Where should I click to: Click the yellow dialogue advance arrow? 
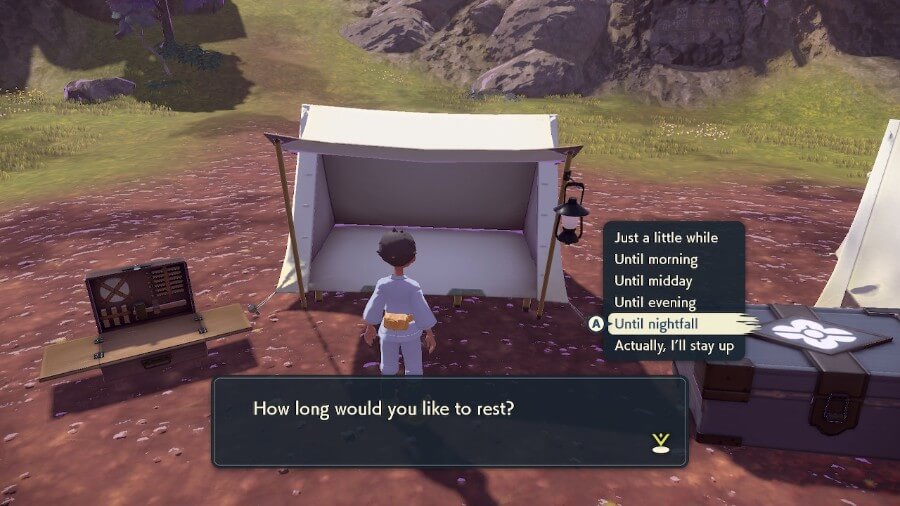[x=659, y=442]
